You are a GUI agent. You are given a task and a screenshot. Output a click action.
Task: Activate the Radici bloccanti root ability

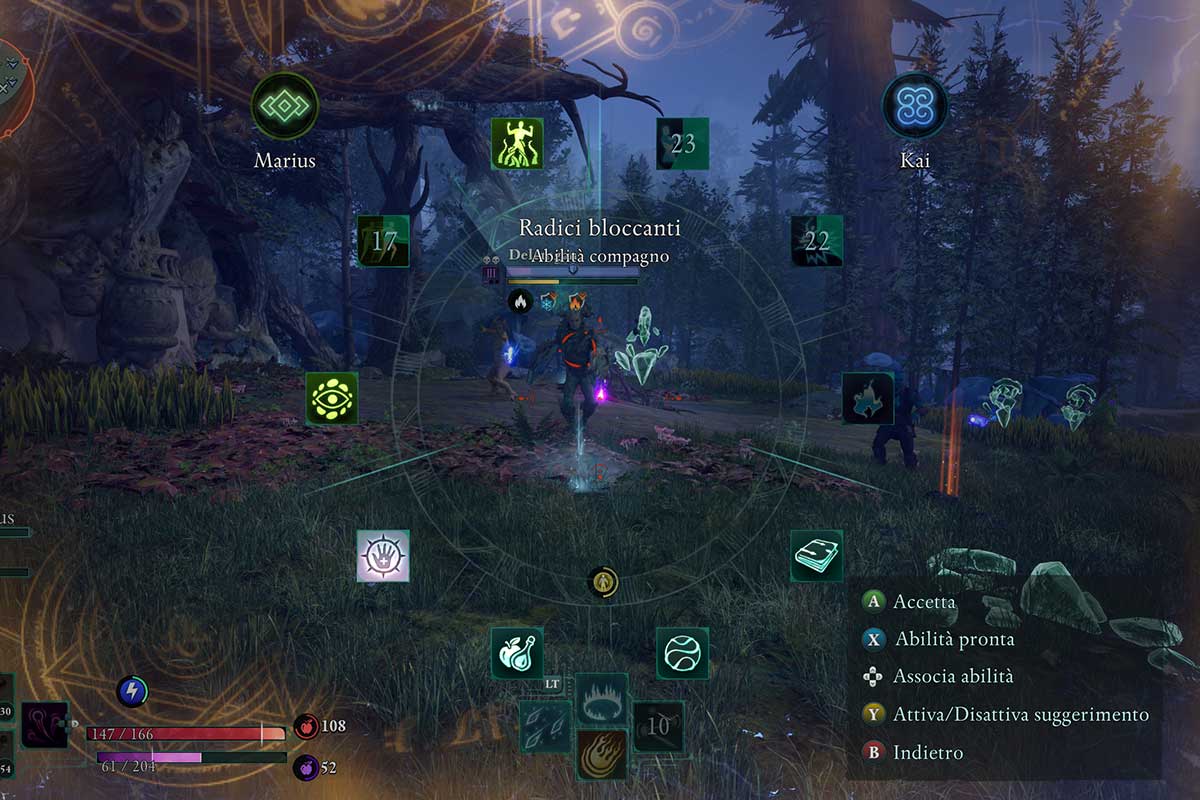pos(517,143)
